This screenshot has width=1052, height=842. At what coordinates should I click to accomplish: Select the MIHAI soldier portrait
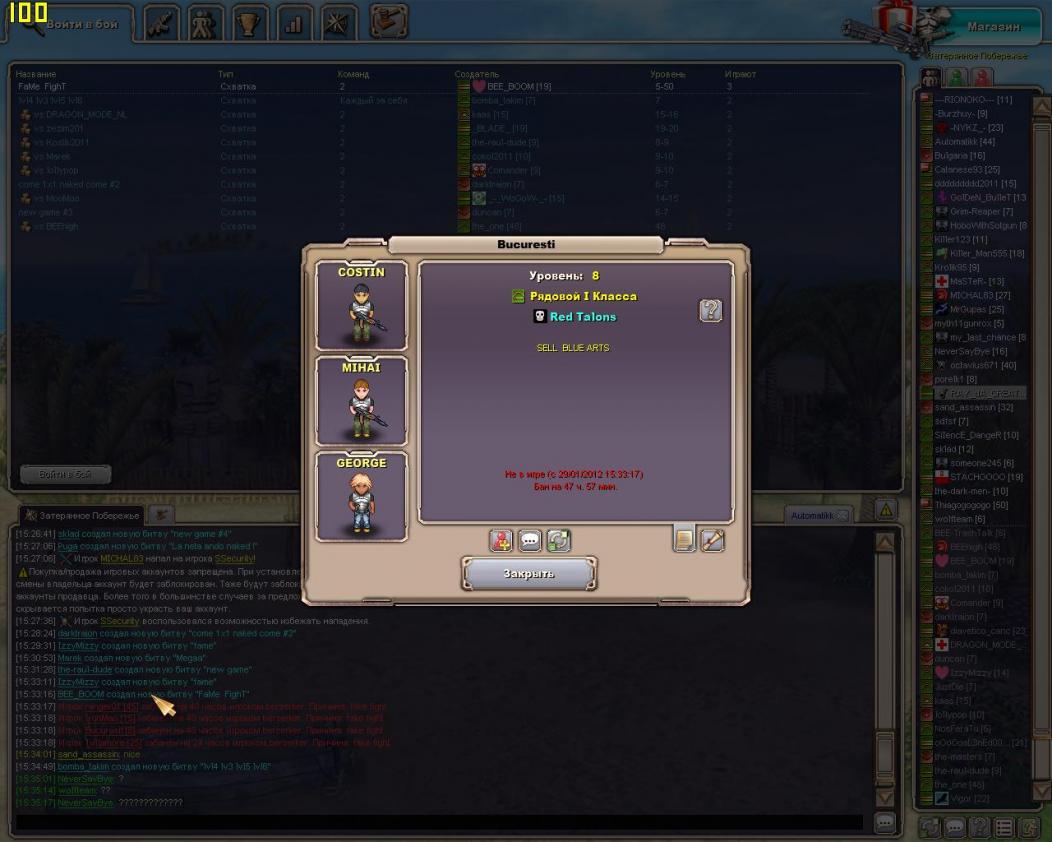(x=361, y=401)
